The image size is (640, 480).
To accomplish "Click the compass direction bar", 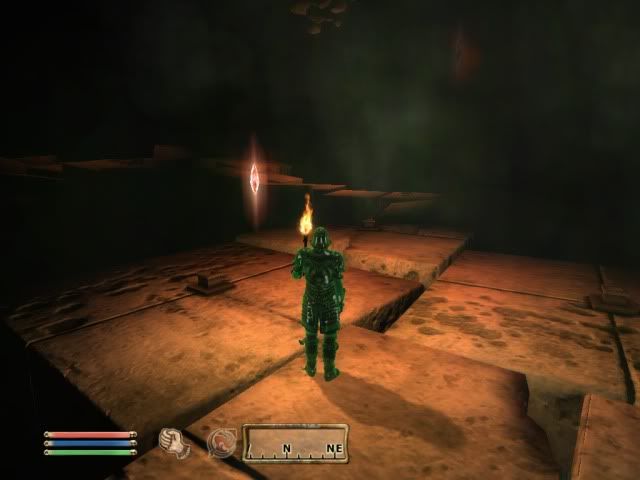I will (296, 442).
